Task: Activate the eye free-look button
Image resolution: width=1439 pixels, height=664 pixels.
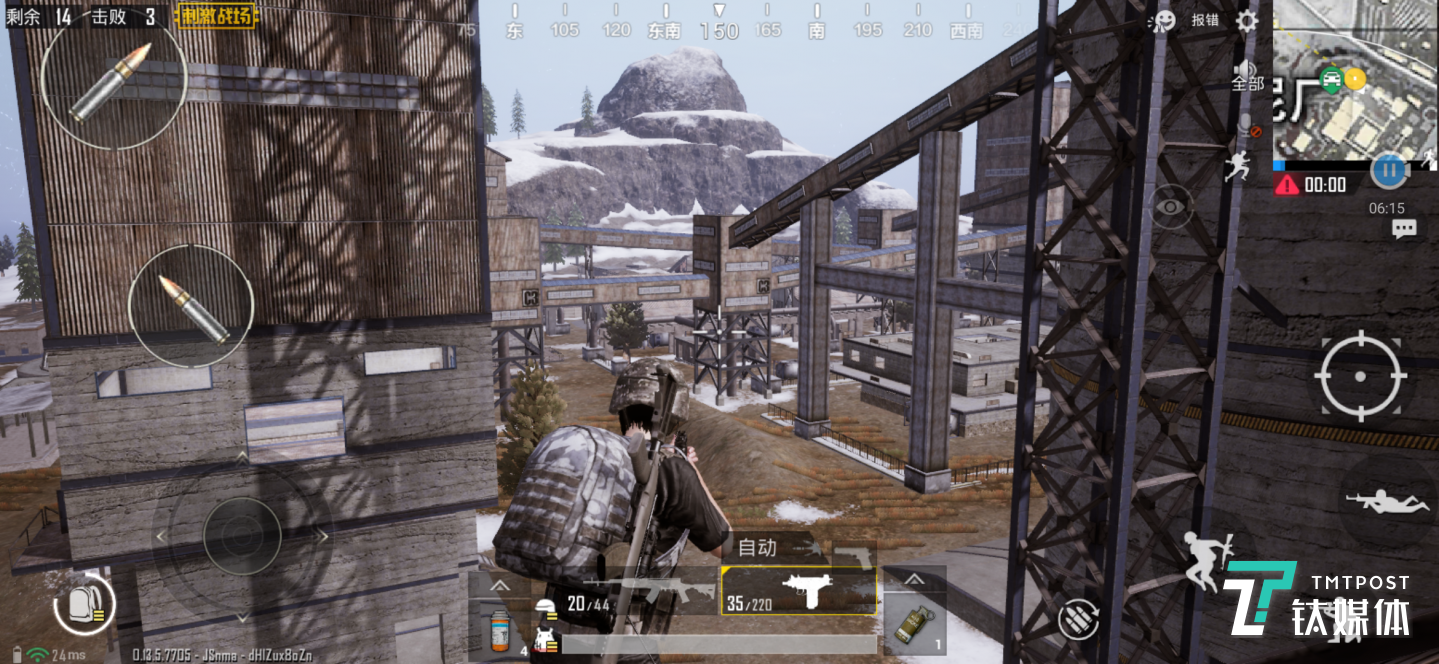Action: pos(1170,207)
